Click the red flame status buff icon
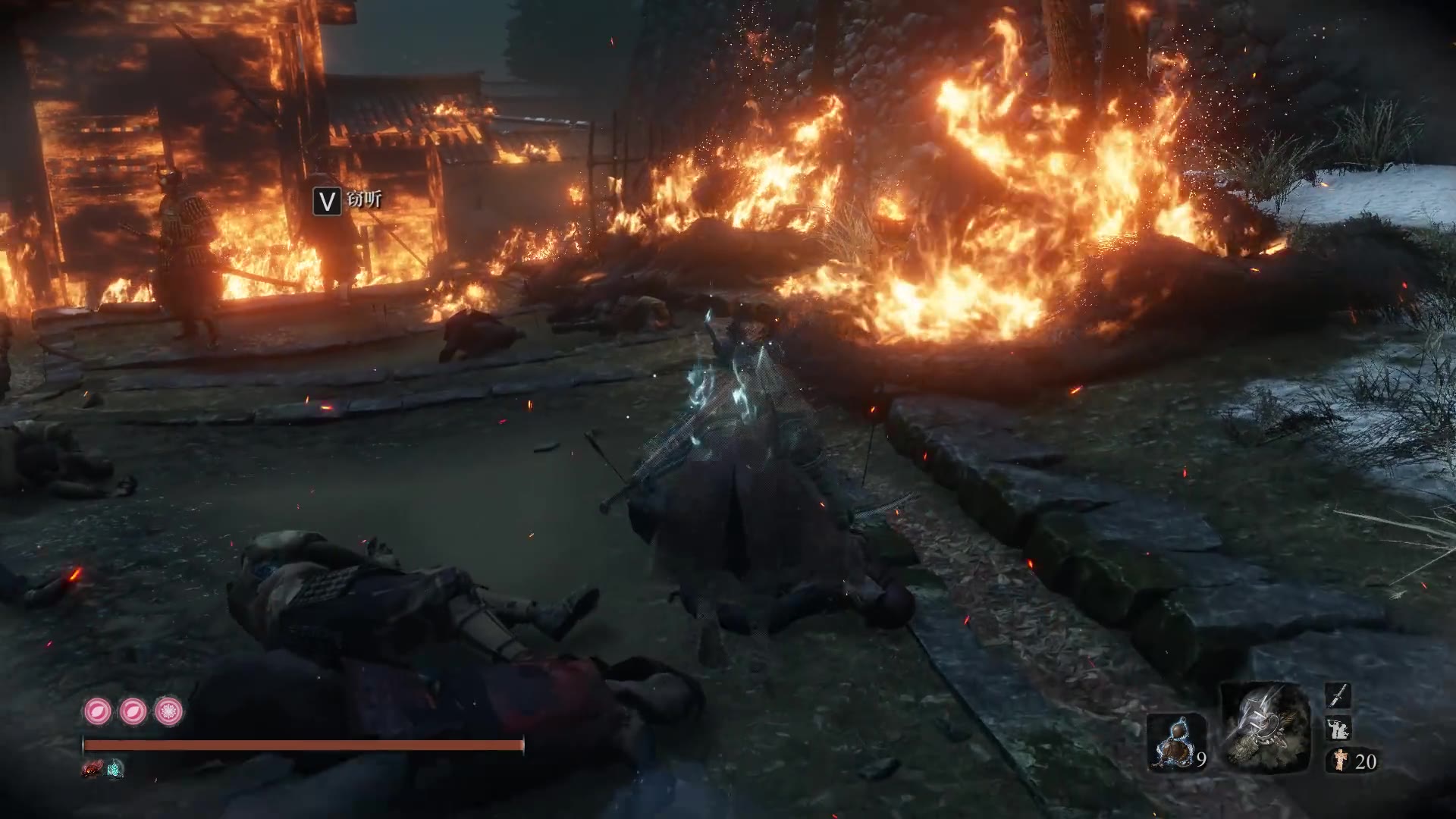The height and width of the screenshot is (819, 1456). pos(93,769)
